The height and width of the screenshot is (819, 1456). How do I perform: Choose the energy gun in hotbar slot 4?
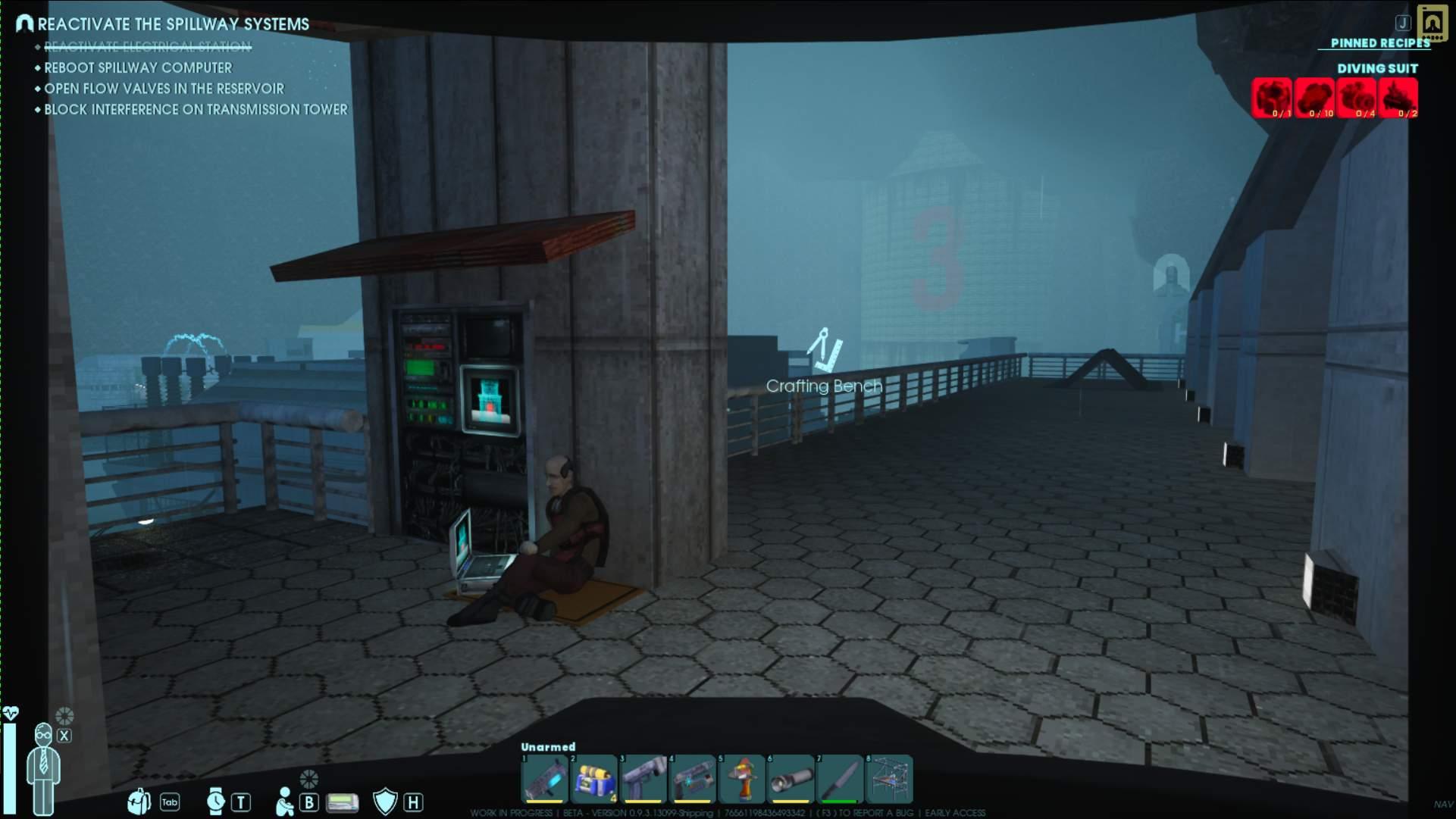click(x=692, y=779)
